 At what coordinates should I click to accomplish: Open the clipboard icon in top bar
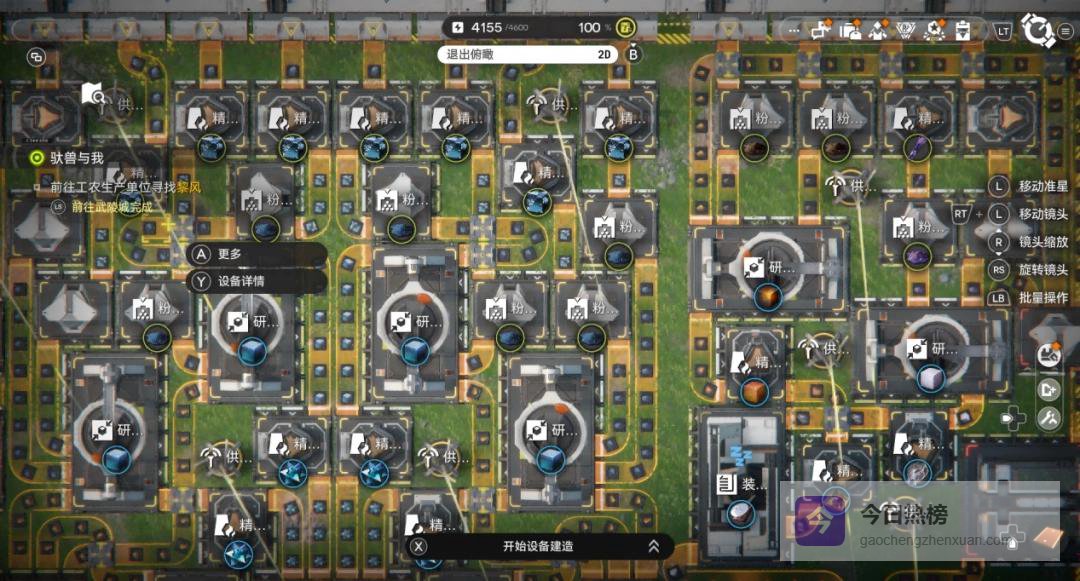click(x=962, y=30)
